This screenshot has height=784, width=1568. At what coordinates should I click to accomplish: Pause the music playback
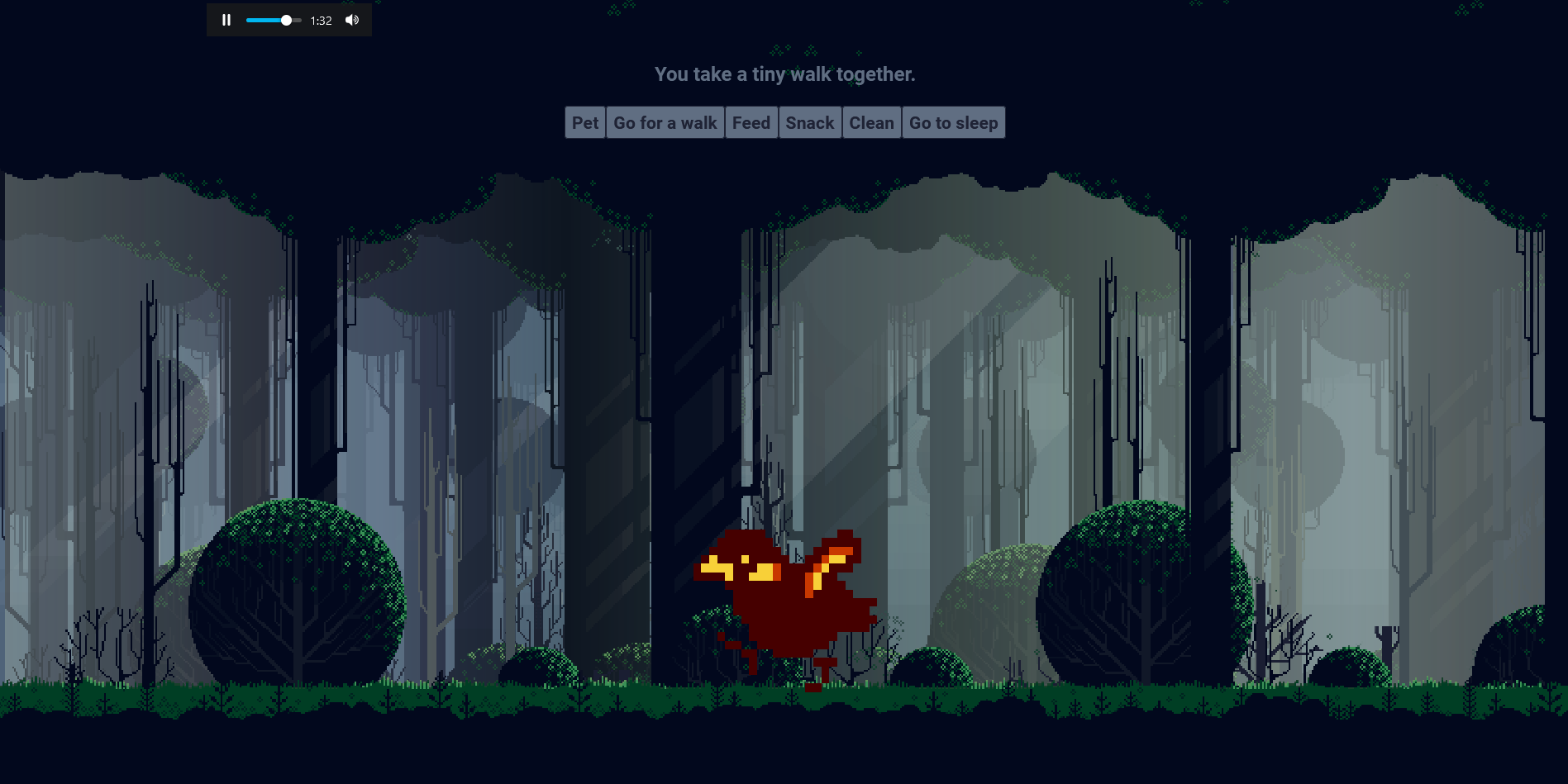[226, 21]
